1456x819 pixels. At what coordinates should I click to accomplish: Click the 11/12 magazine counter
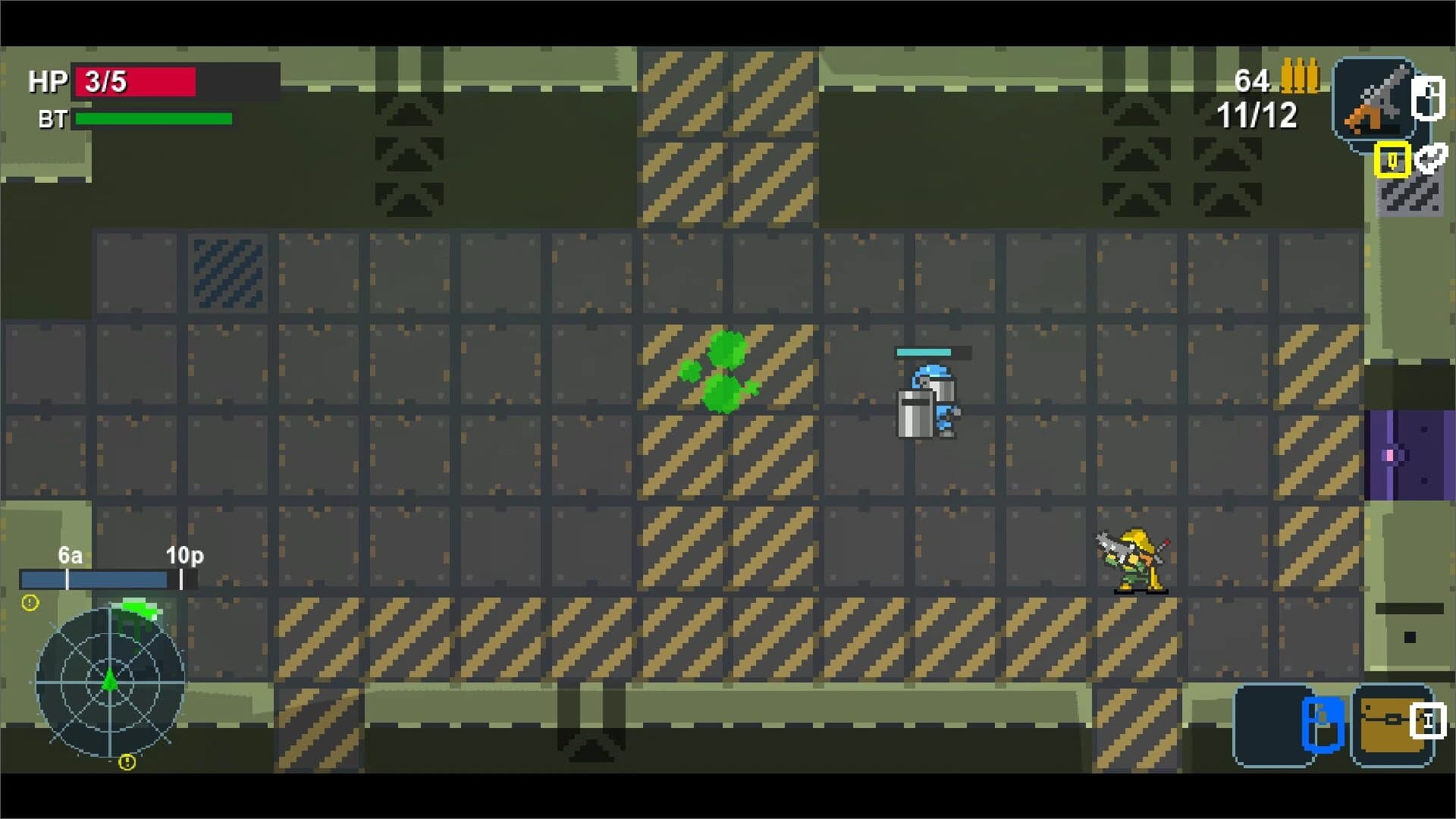coord(1257,115)
